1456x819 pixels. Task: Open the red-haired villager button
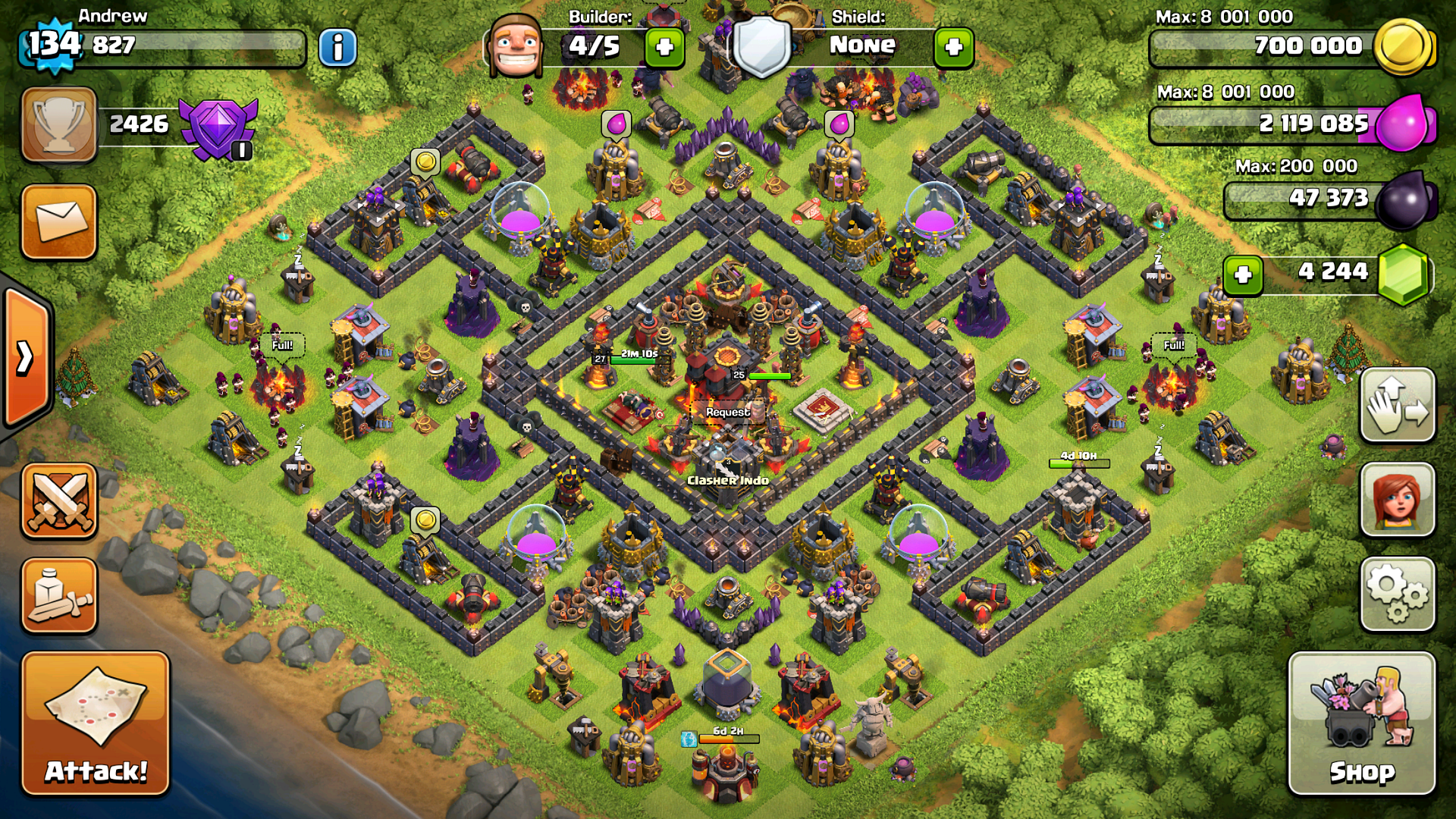(1398, 500)
